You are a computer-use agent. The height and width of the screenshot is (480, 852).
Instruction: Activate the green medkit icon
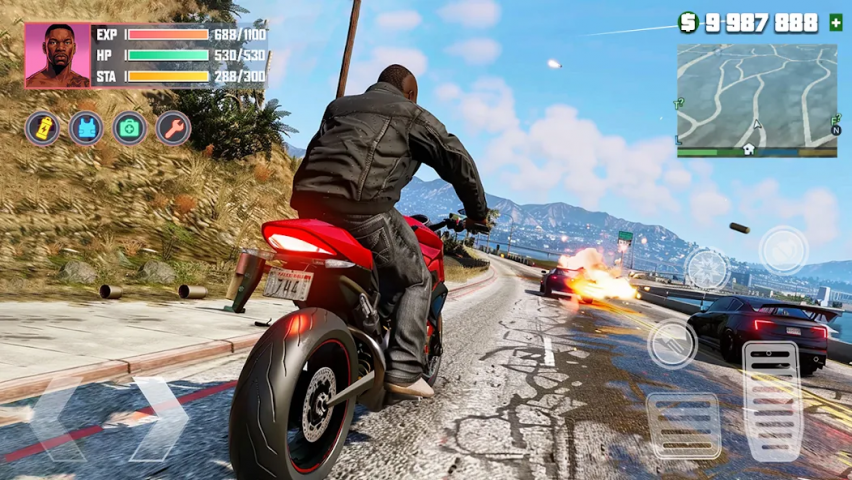[130, 128]
